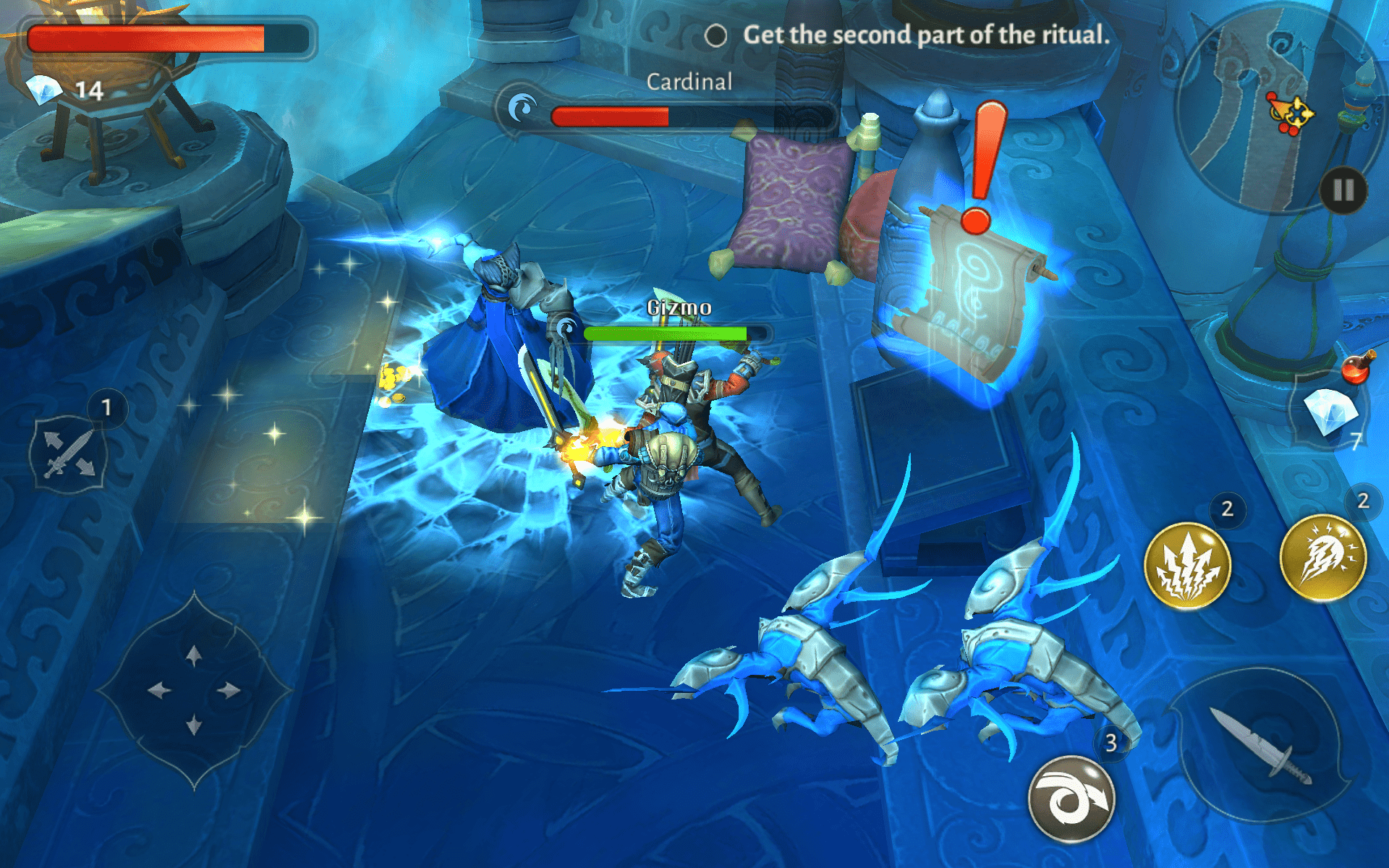The image size is (1389, 868).
Task: Tap the crossed swords weapon swap icon
Action: coord(68,454)
